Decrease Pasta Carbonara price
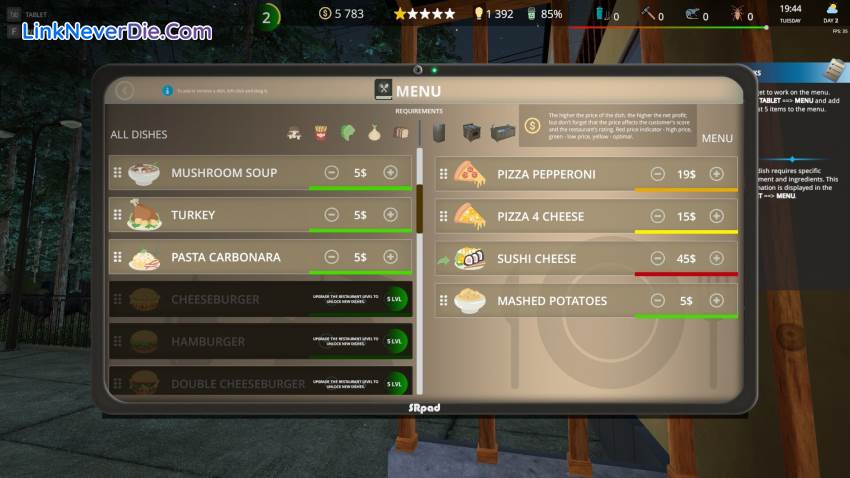 pyautogui.click(x=332, y=257)
